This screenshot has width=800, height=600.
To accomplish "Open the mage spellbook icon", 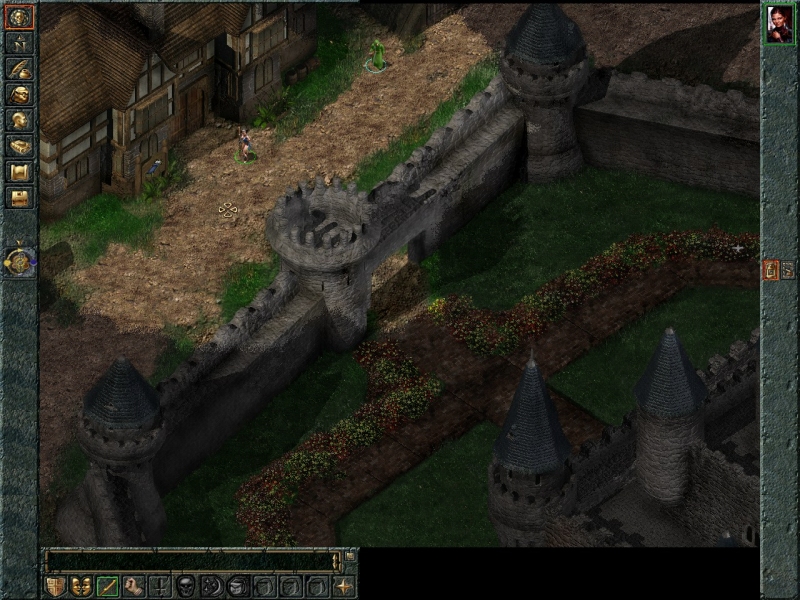I will pos(19,147).
